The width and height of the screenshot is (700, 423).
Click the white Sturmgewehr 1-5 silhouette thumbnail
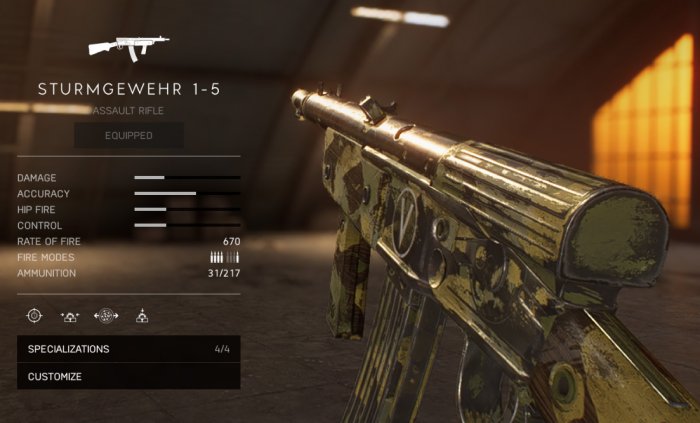[x=128, y=47]
